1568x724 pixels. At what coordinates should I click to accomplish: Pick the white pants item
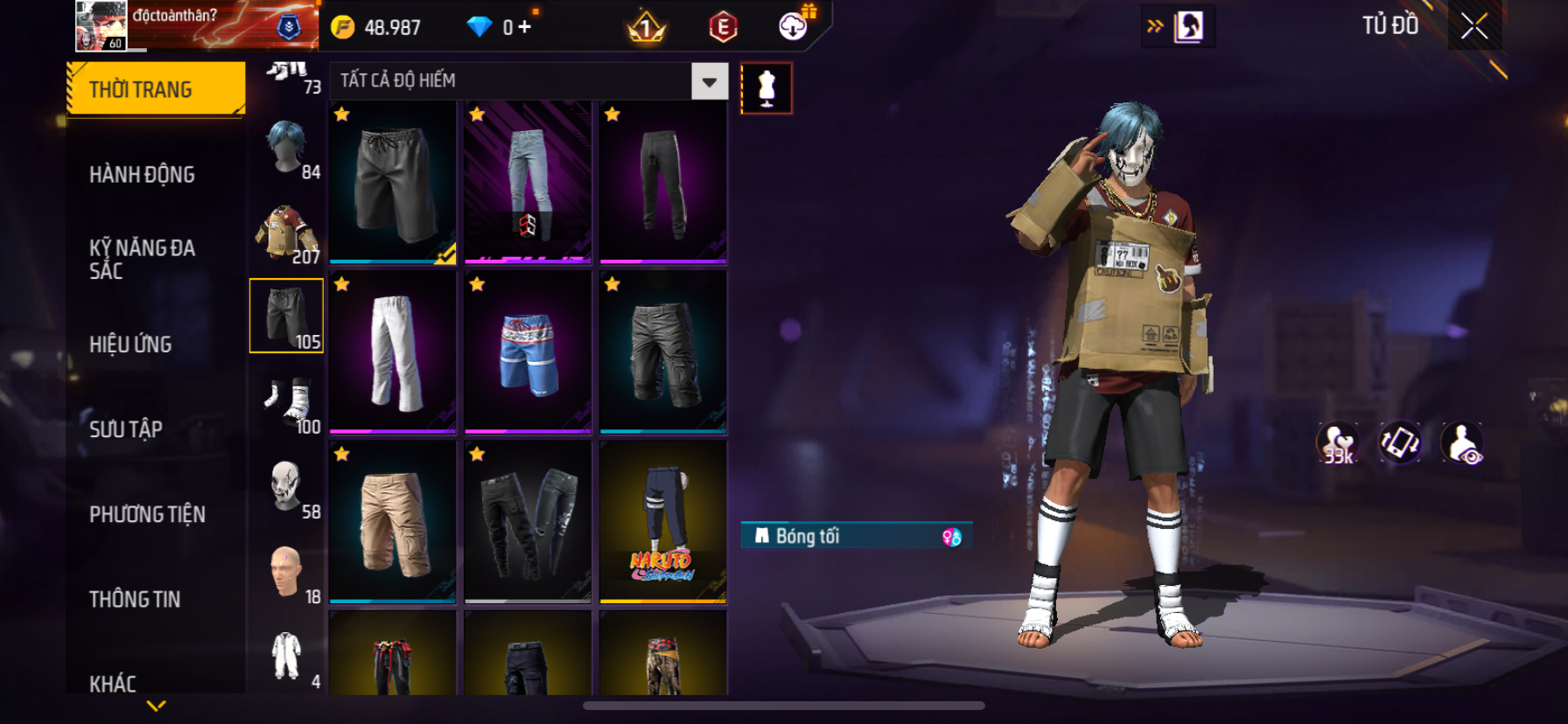tap(393, 352)
